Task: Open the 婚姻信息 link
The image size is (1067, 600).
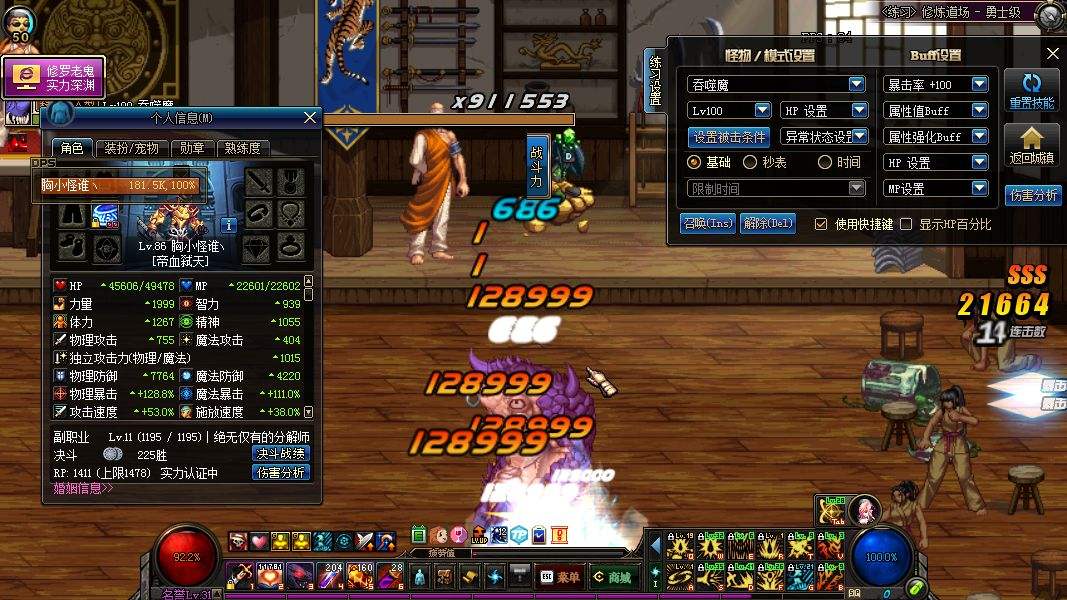Action: click(x=83, y=489)
